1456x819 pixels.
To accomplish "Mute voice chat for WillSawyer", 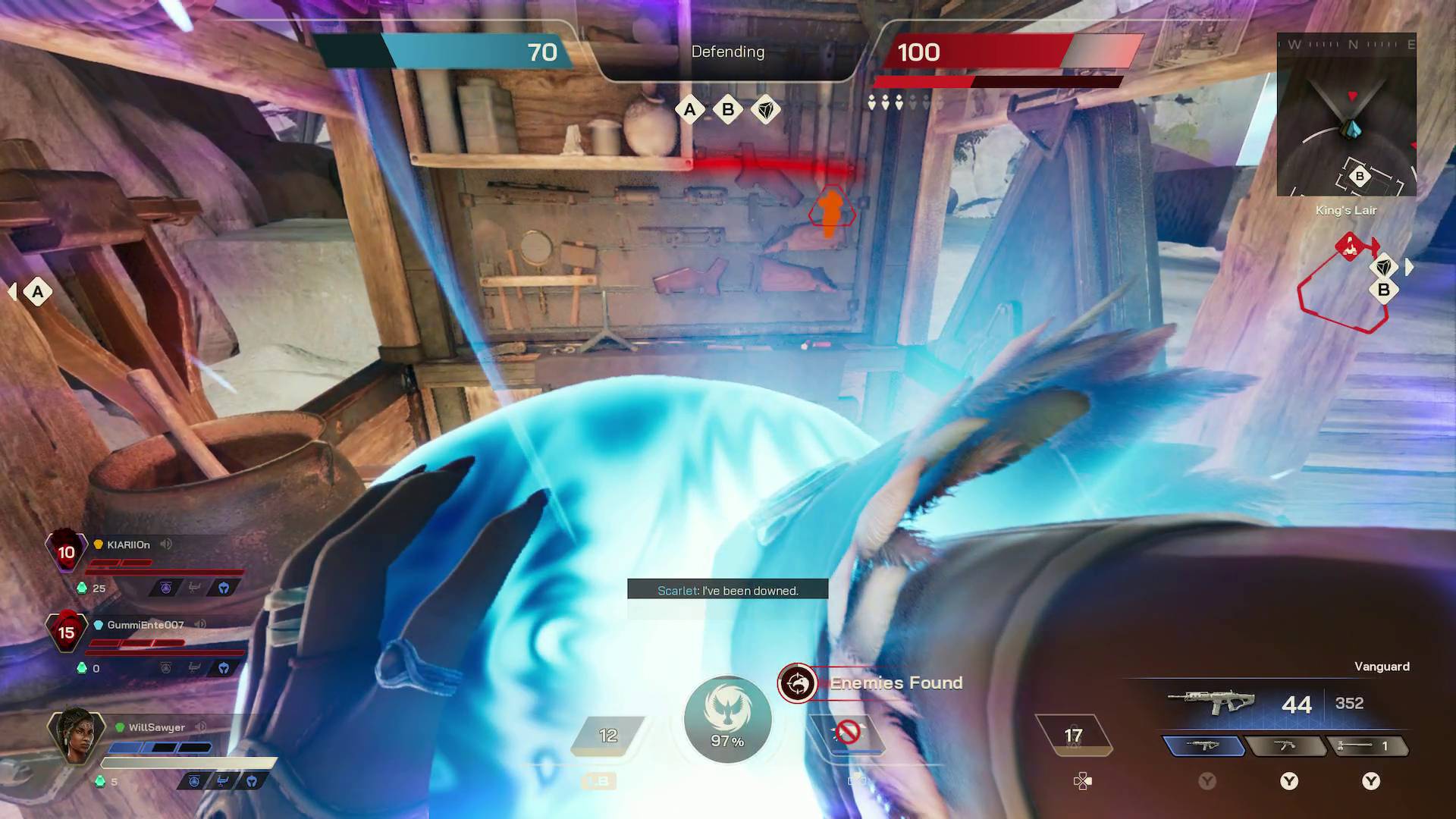I will (x=201, y=726).
